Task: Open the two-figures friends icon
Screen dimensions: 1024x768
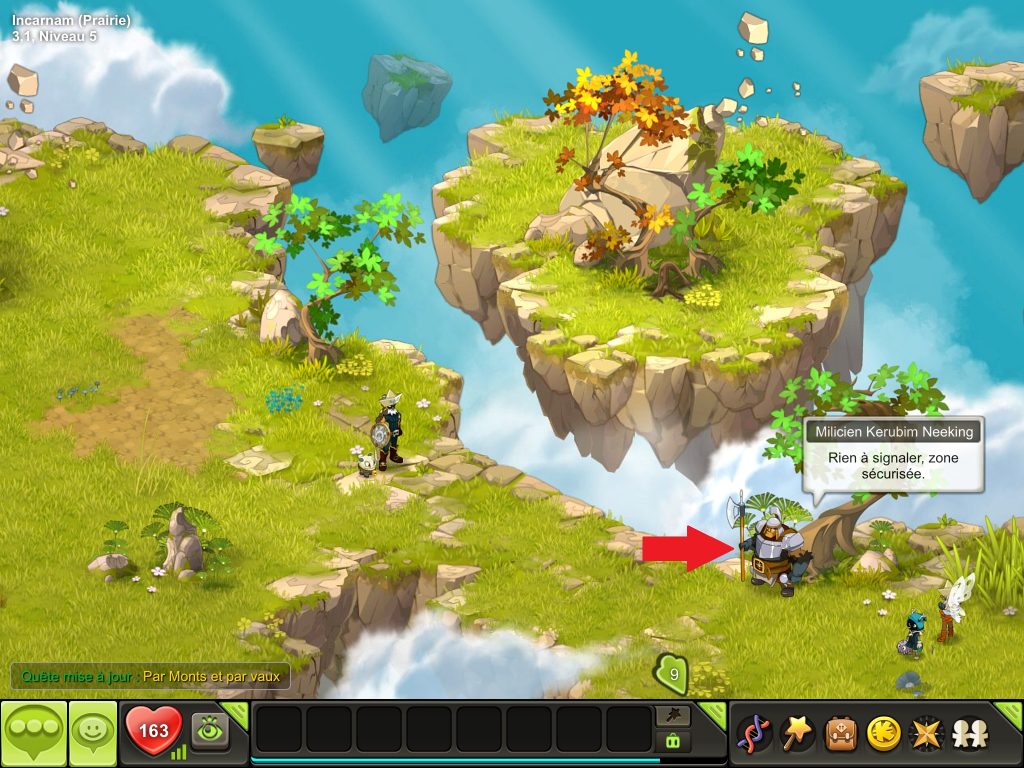Action: click(x=968, y=734)
